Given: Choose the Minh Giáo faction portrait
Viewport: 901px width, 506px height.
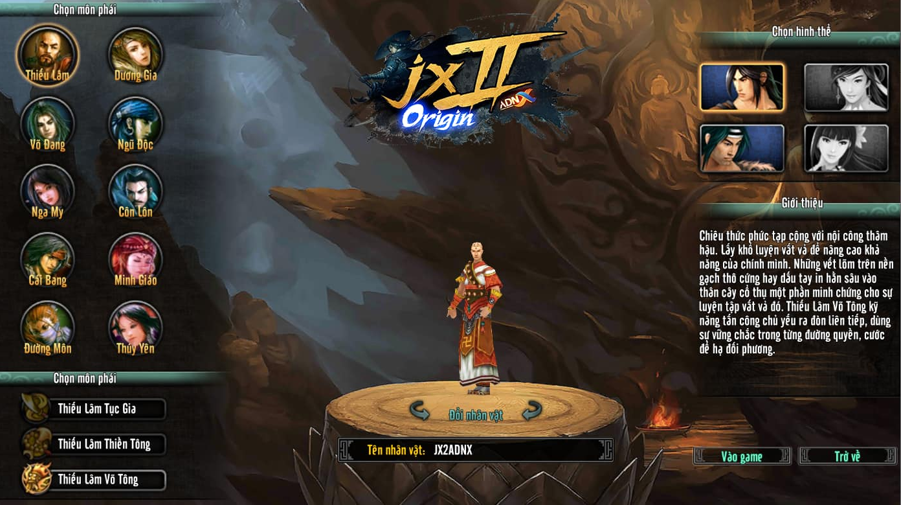Looking at the screenshot, I should click(135, 257).
